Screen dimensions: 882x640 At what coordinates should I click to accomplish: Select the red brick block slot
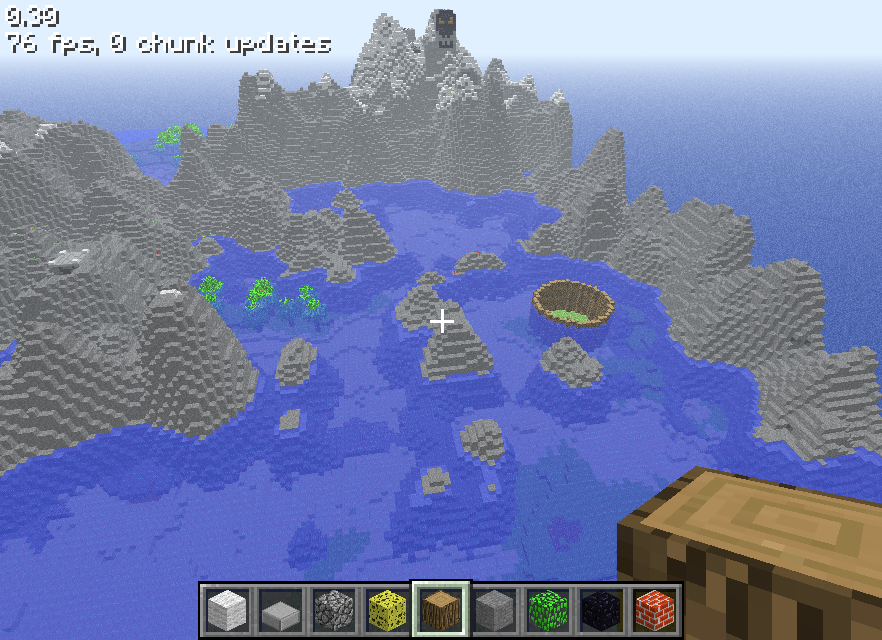[656, 609]
